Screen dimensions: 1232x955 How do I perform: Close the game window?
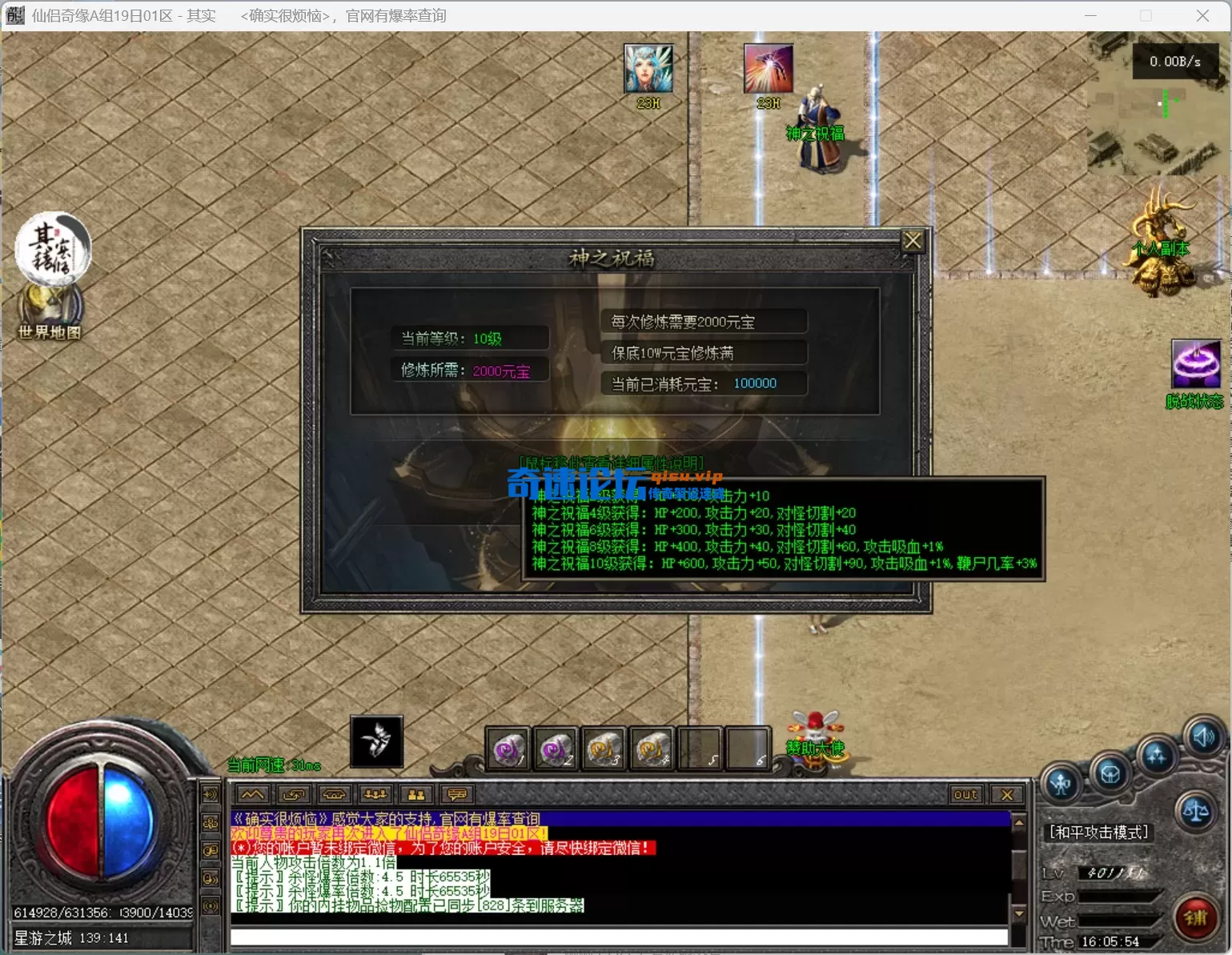click(1202, 16)
